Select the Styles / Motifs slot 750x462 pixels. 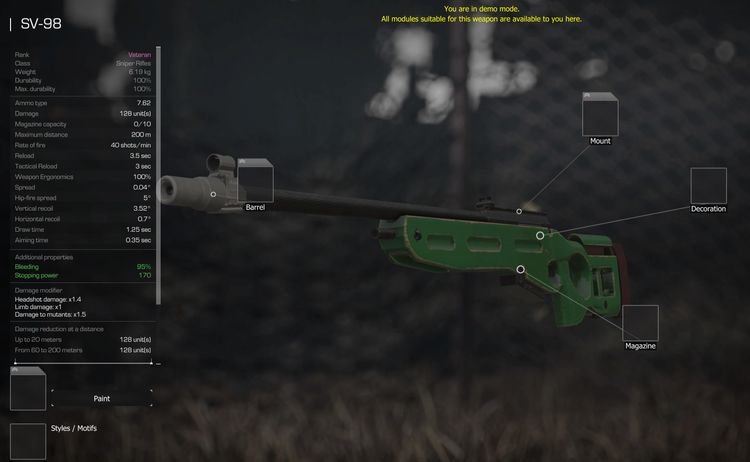[28, 441]
